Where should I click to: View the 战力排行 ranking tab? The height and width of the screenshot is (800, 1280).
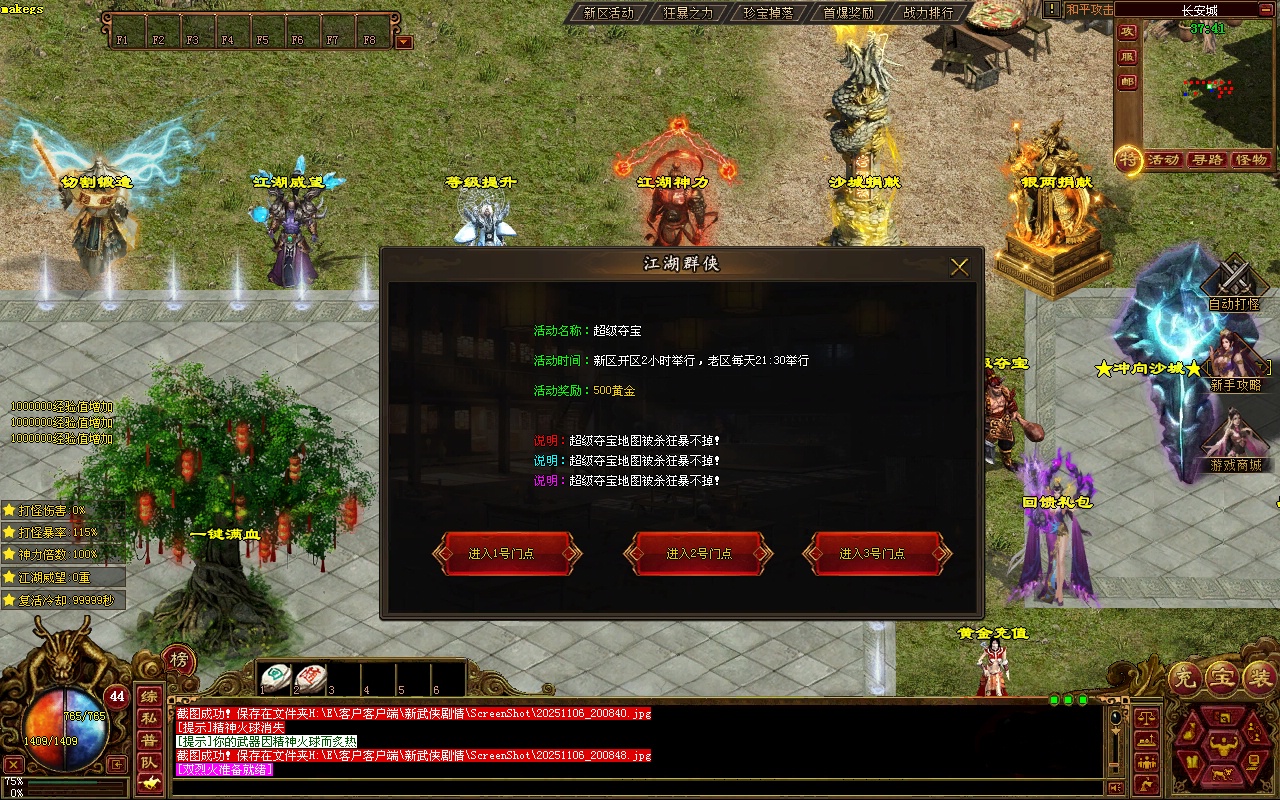point(928,13)
